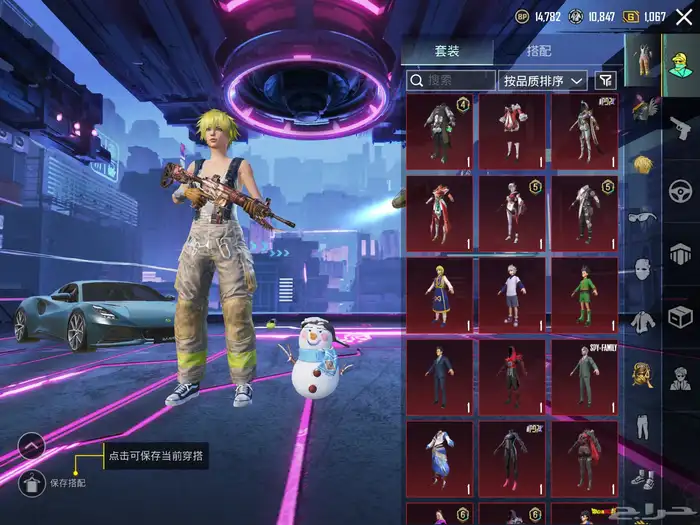Open the funnel filter button
This screenshot has height=525, width=700.
coord(606,80)
